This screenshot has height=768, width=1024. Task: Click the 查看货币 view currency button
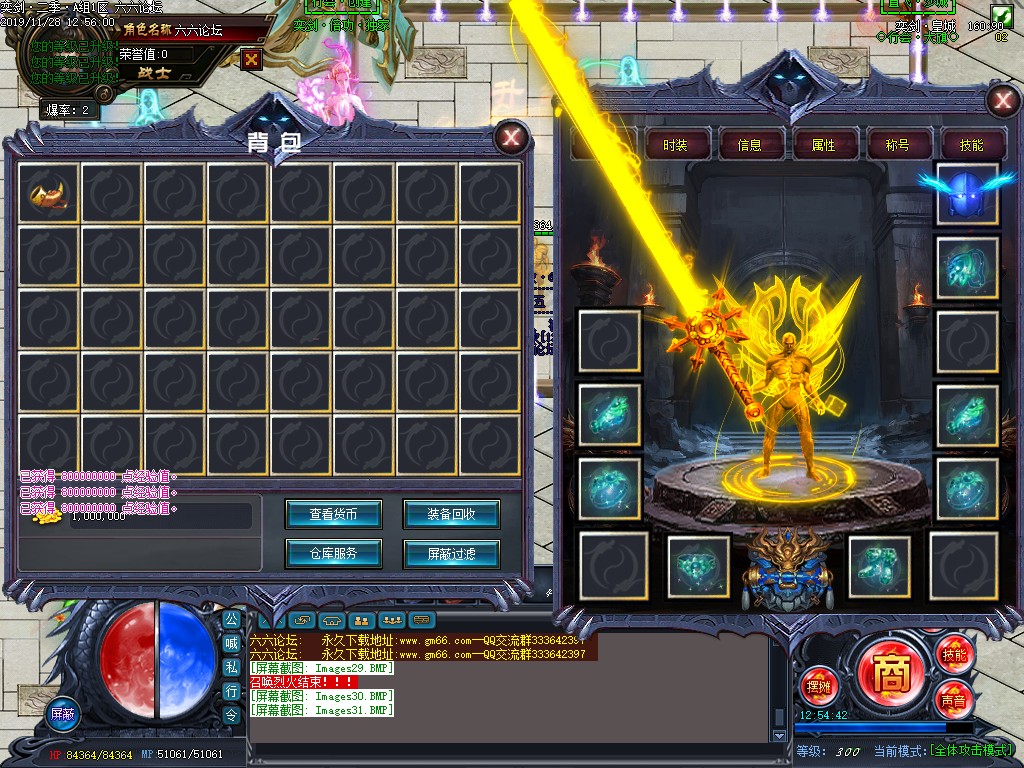(x=333, y=514)
